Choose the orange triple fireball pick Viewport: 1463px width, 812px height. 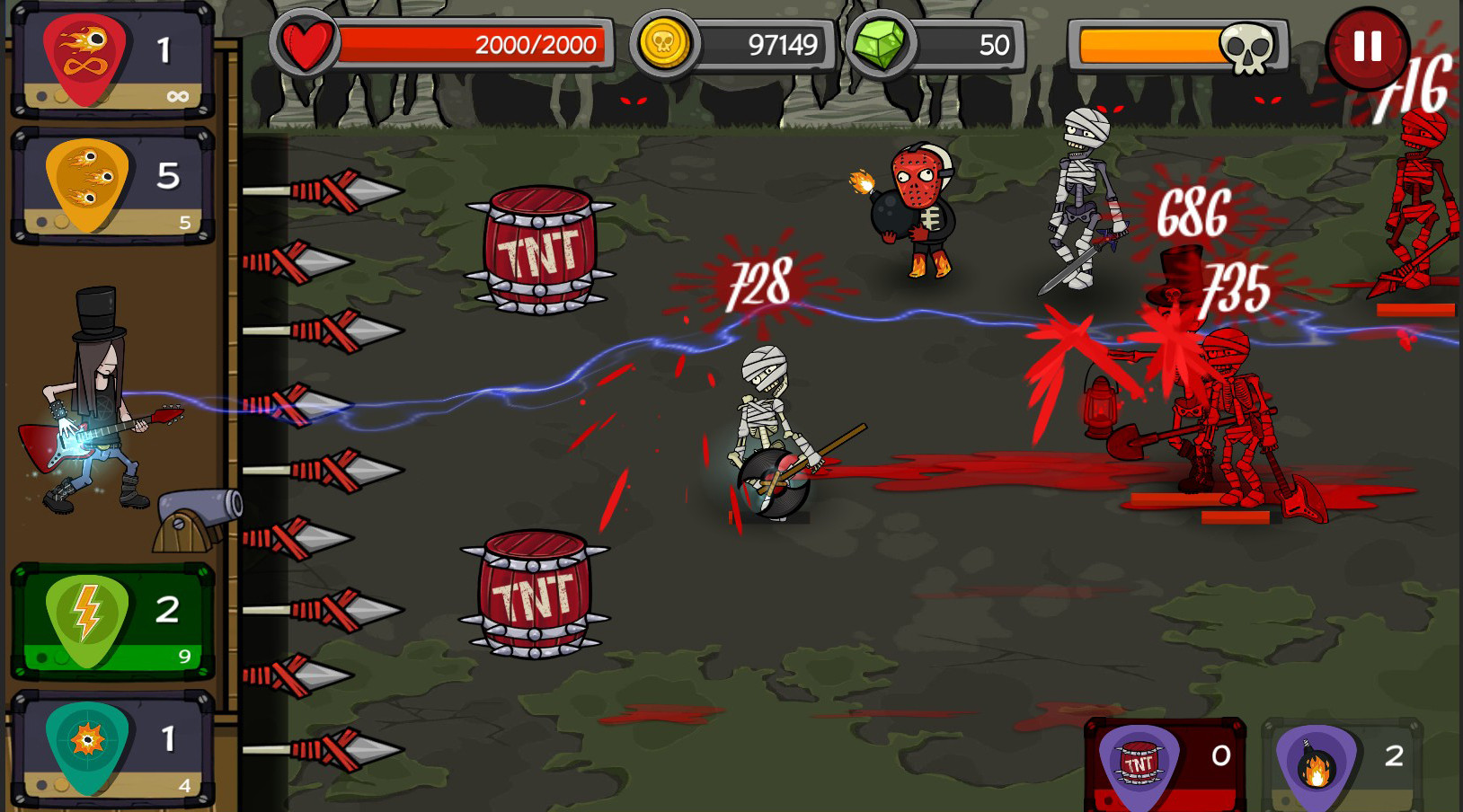112,187
